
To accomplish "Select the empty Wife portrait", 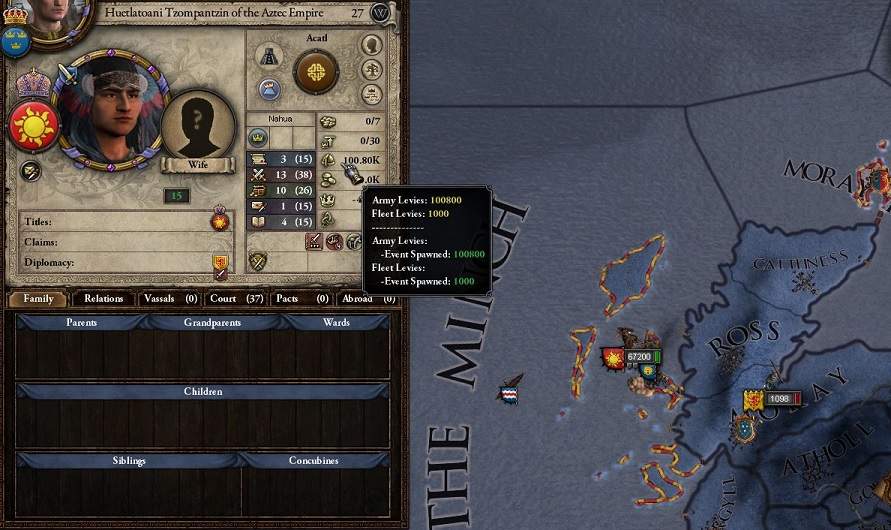I will (197, 126).
